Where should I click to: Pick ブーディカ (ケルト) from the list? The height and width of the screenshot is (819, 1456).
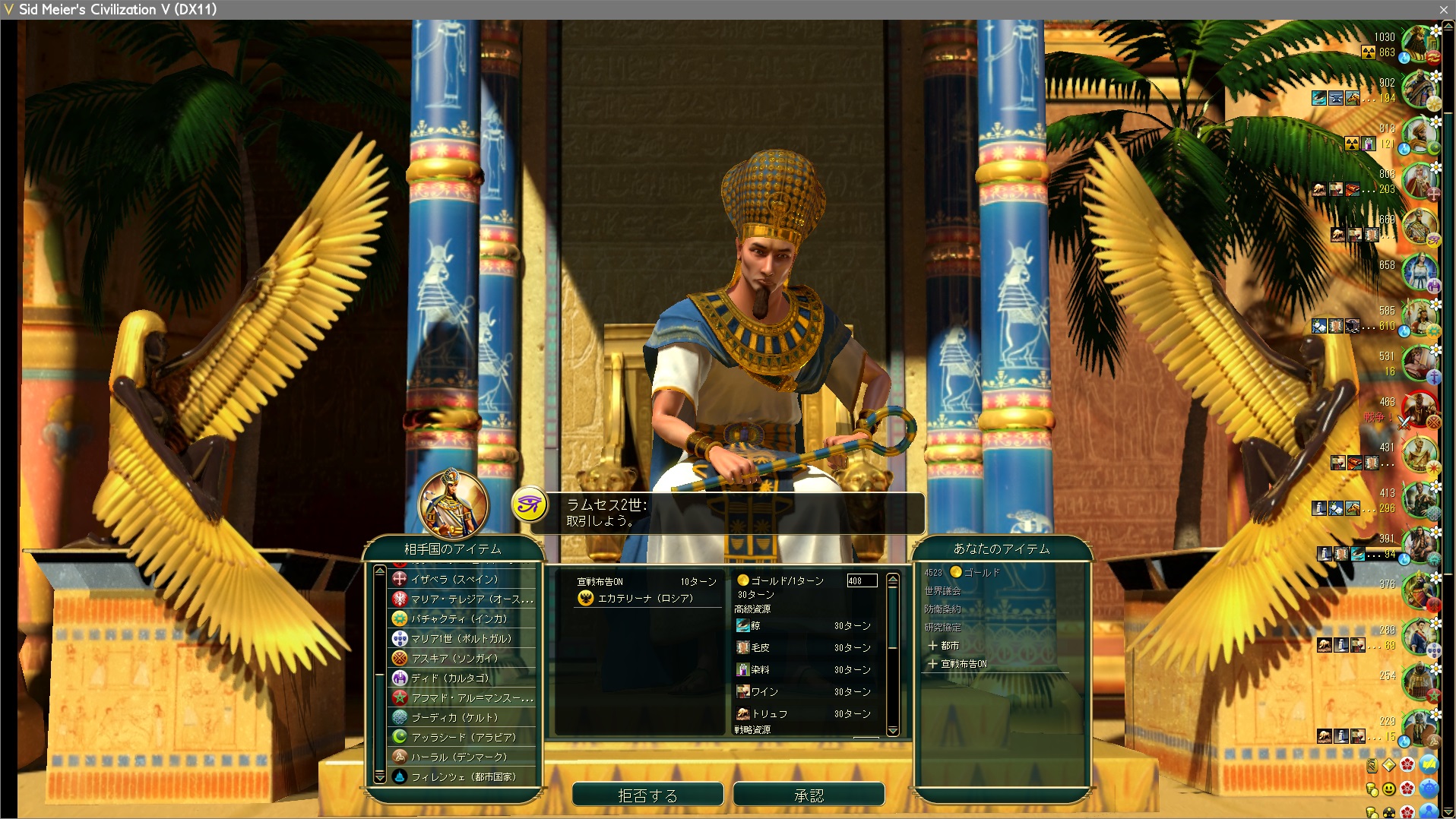pyautogui.click(x=454, y=717)
